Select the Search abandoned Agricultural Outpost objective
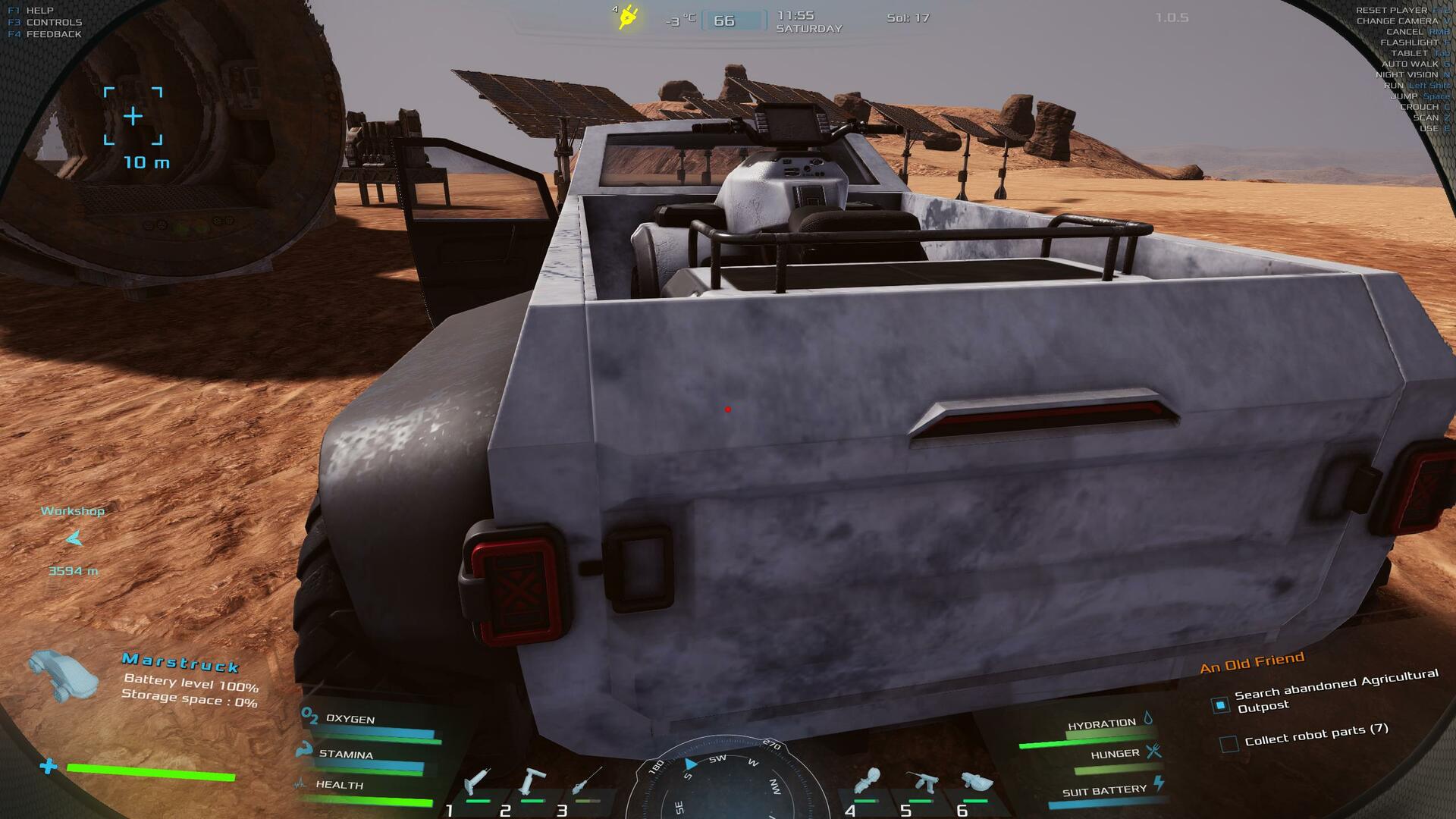The height and width of the screenshot is (819, 1456). point(1220,705)
